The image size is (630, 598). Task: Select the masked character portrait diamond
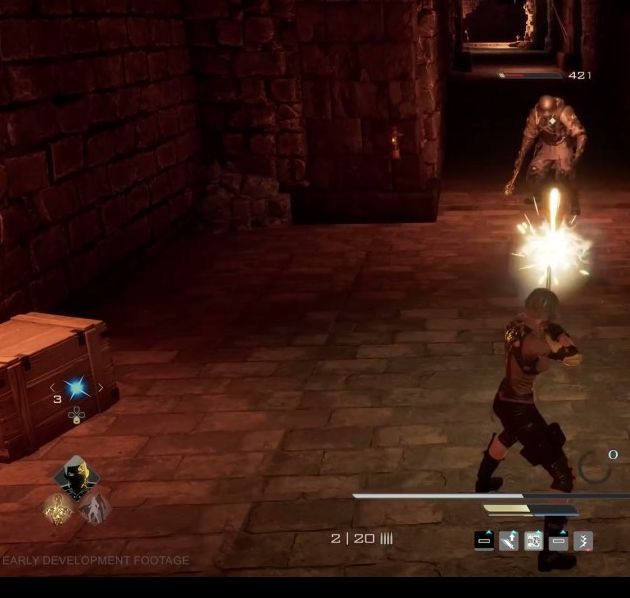click(76, 481)
